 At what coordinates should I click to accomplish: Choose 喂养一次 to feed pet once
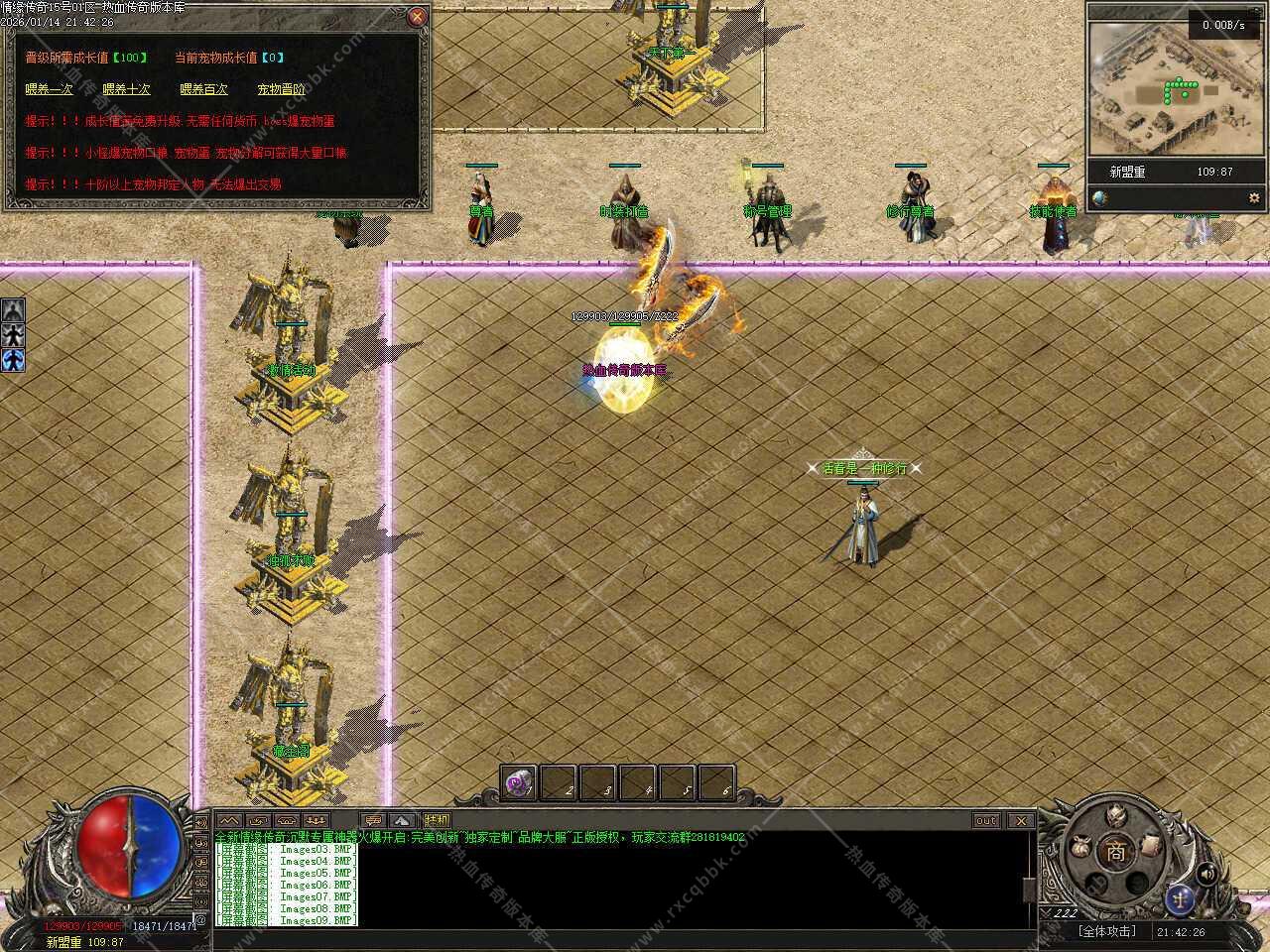coord(49,89)
